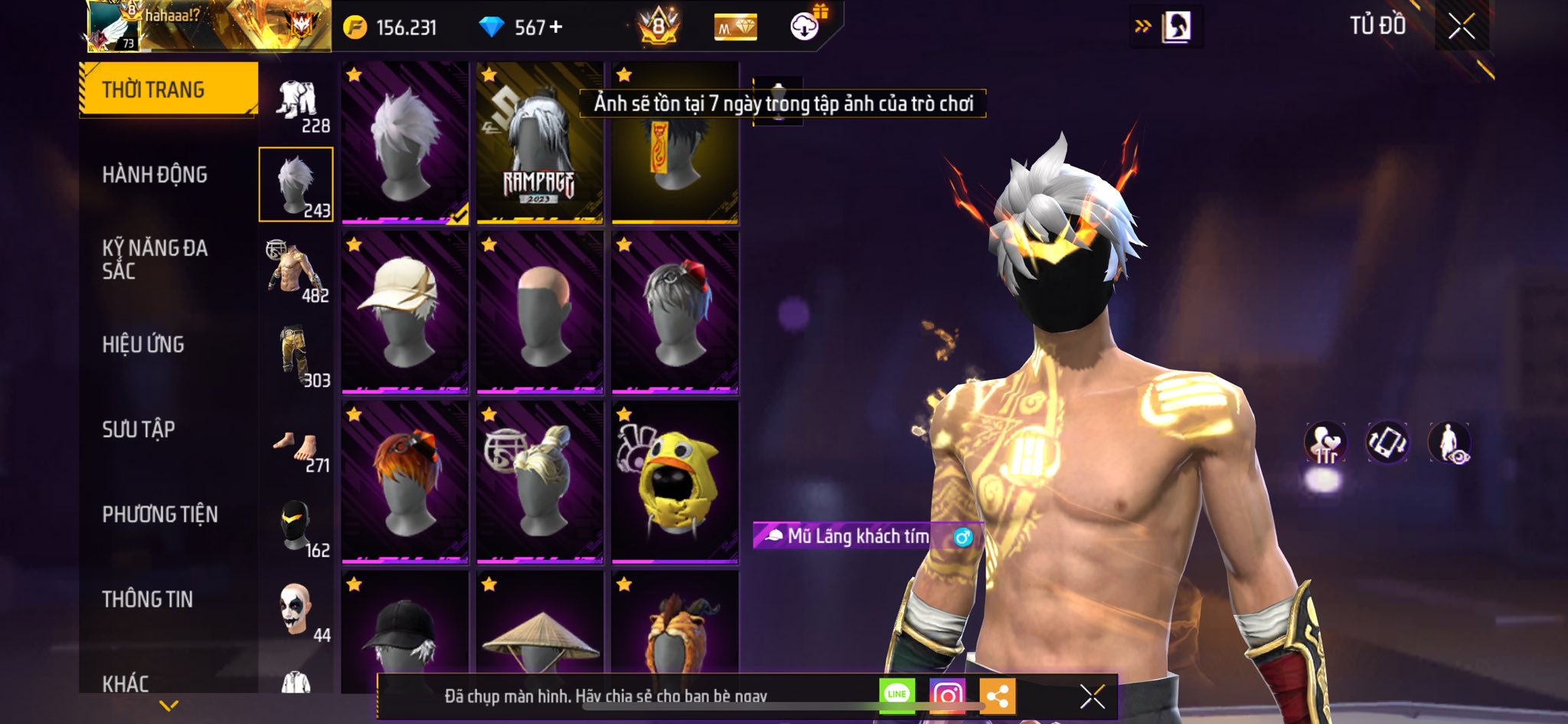Select the orange hair with goggles
Screen dimensions: 1568x724
pos(404,483)
